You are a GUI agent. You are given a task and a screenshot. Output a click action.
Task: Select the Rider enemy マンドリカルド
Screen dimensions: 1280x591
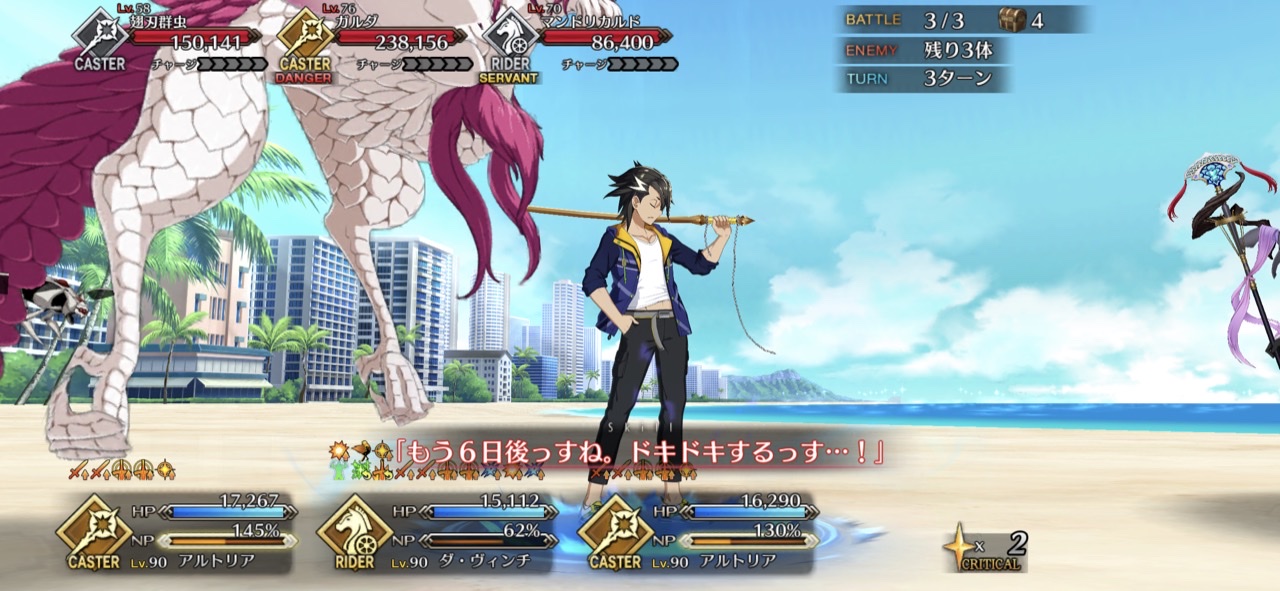(580, 40)
